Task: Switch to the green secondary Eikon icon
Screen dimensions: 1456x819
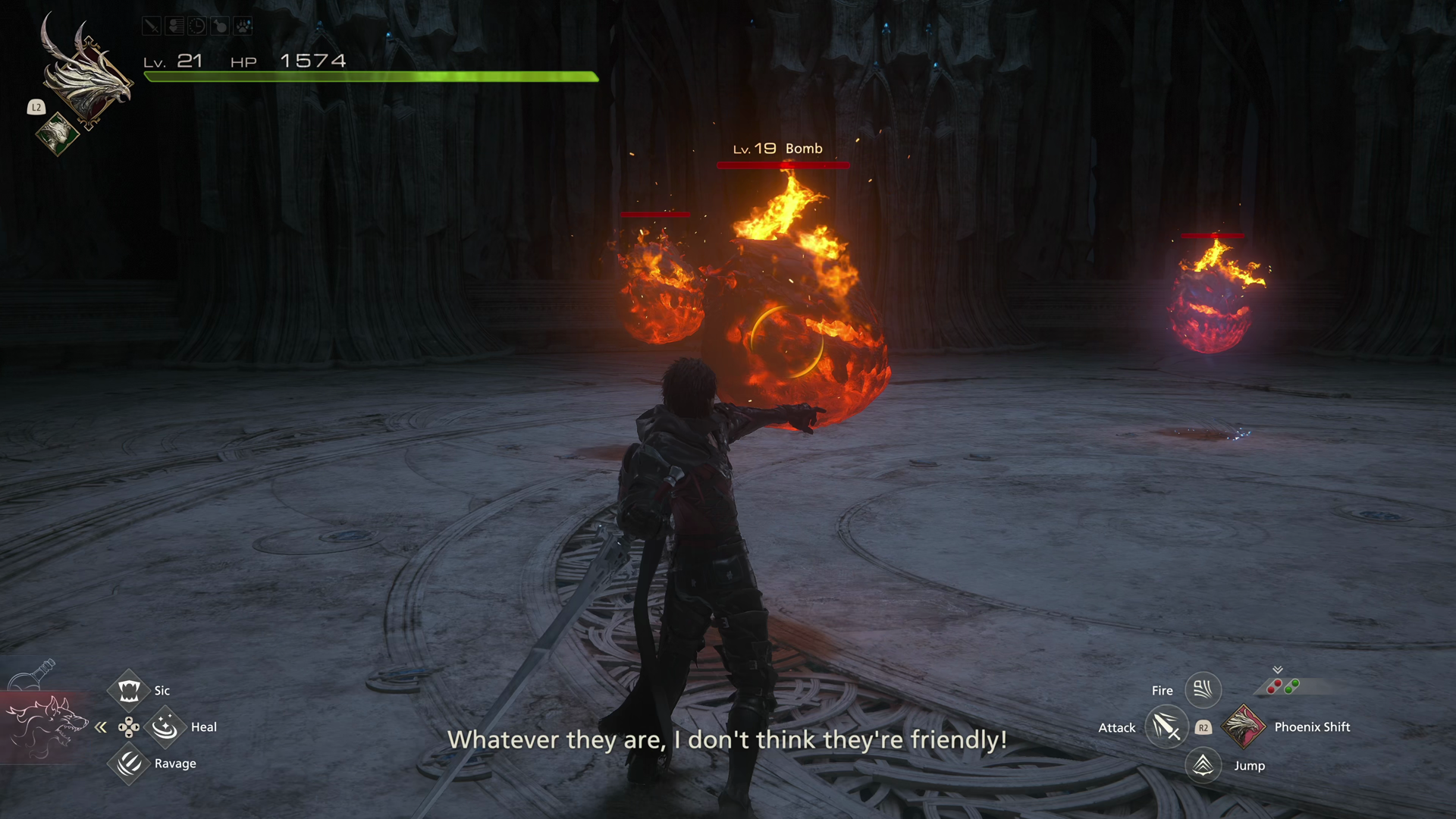Action: 57,133
